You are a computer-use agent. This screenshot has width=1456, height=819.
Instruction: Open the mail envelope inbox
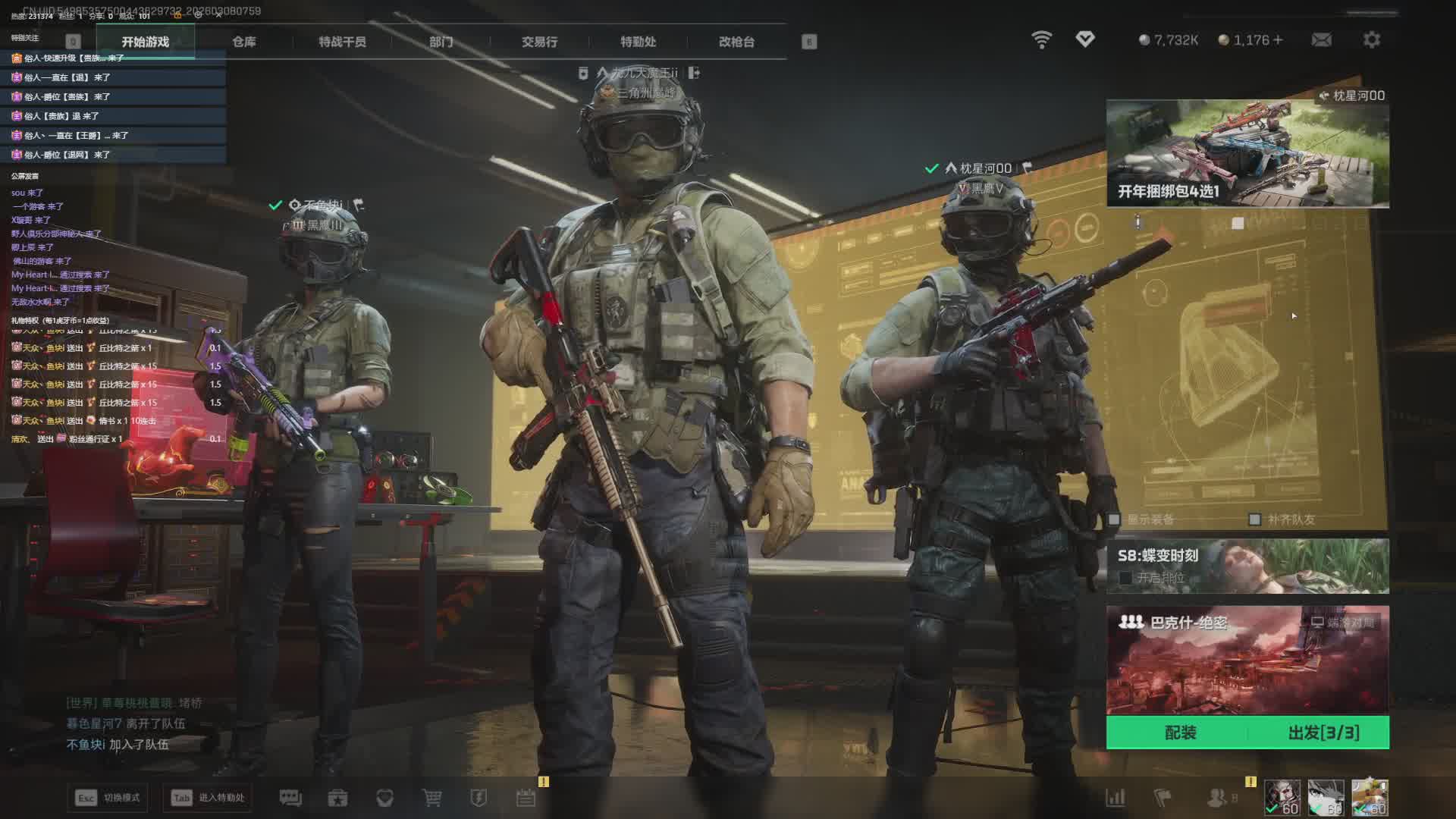[x=1321, y=39]
